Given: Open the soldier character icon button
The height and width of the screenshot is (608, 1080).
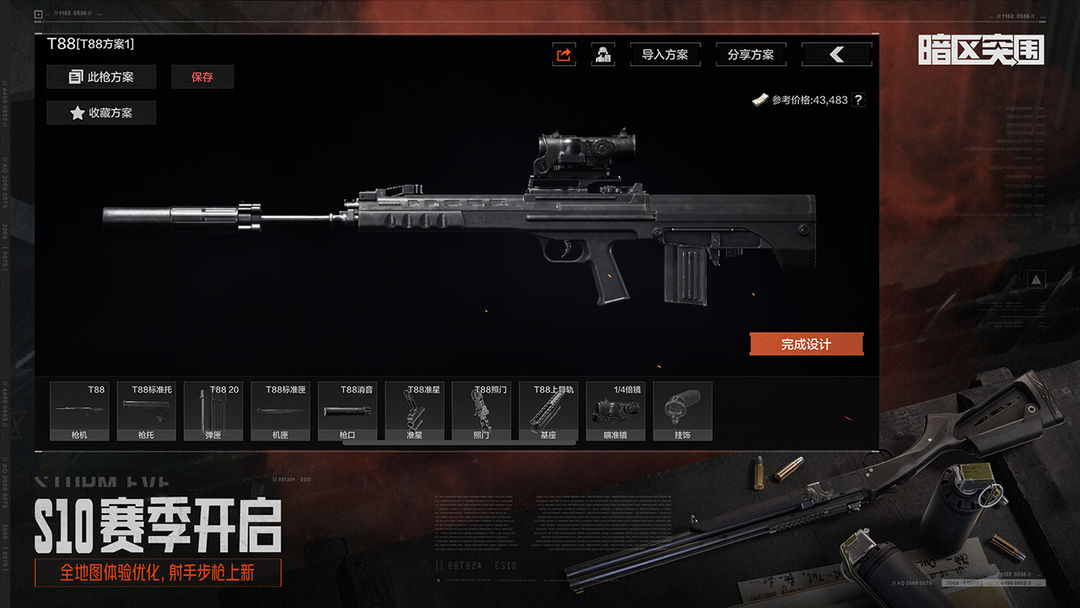Looking at the screenshot, I should 602,55.
